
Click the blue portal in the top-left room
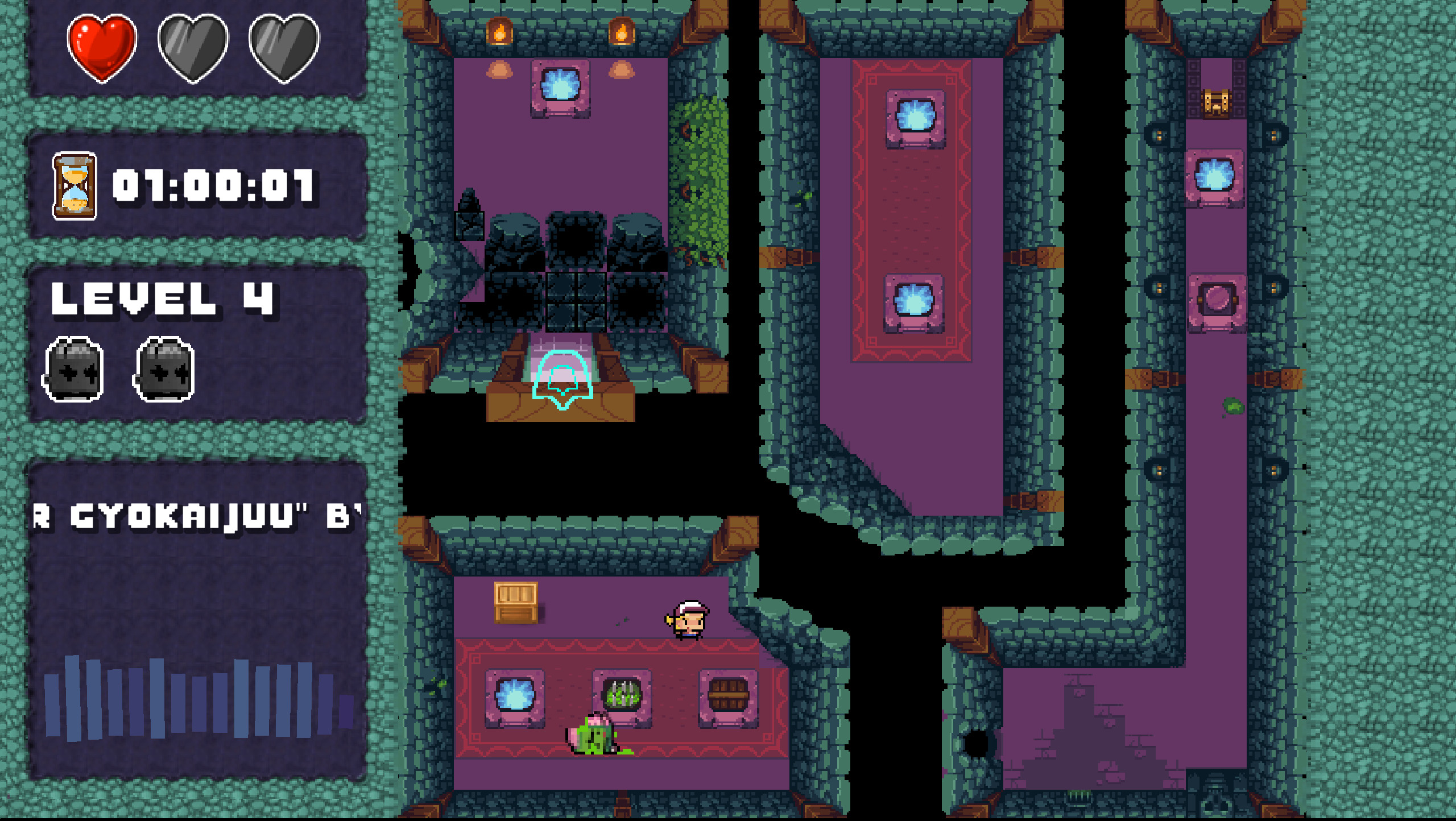point(561,85)
